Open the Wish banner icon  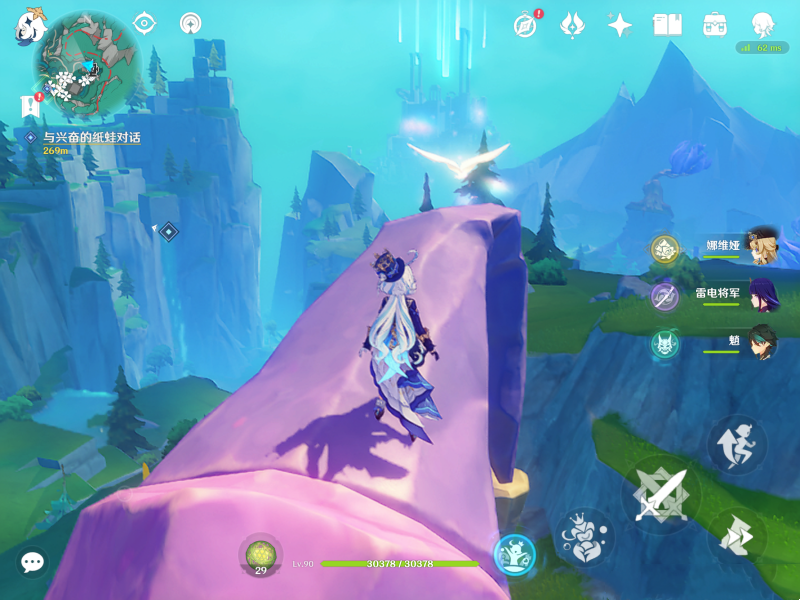pyautogui.click(x=573, y=24)
